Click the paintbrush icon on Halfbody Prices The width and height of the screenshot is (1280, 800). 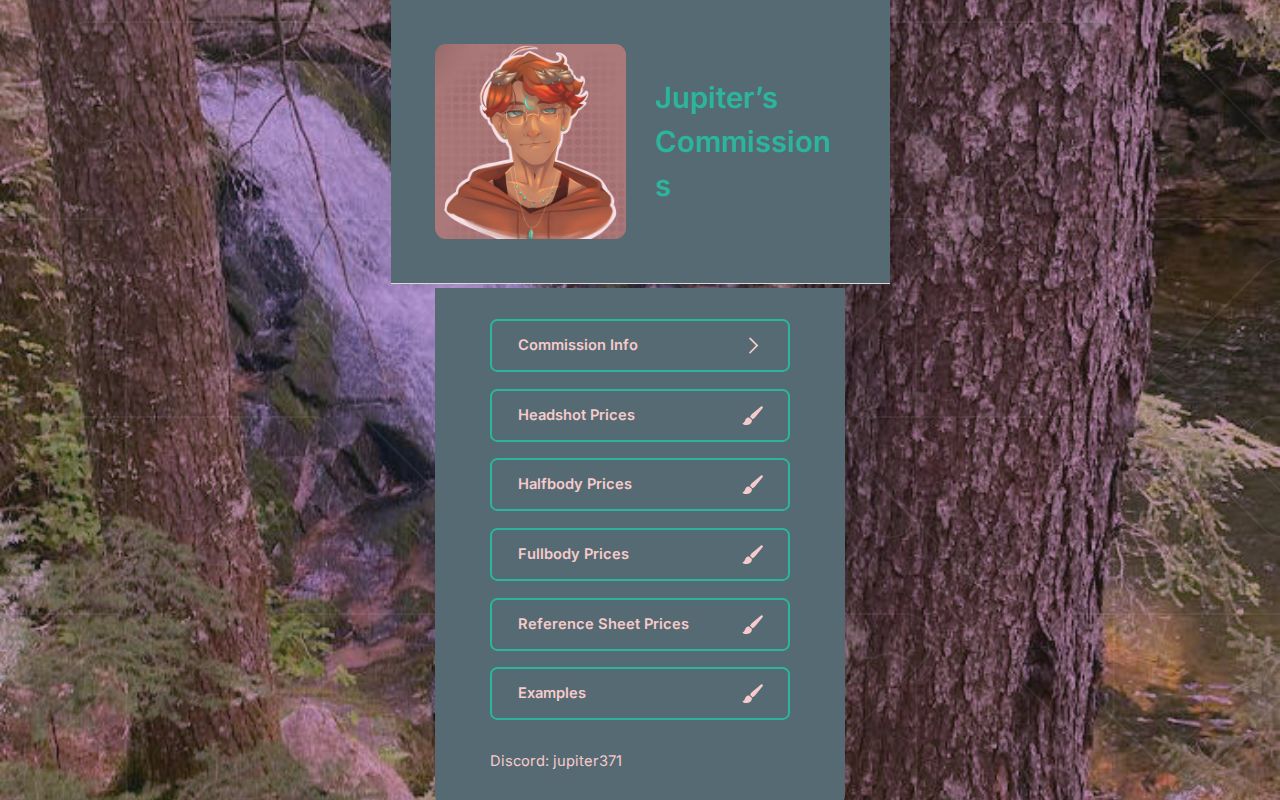753,484
